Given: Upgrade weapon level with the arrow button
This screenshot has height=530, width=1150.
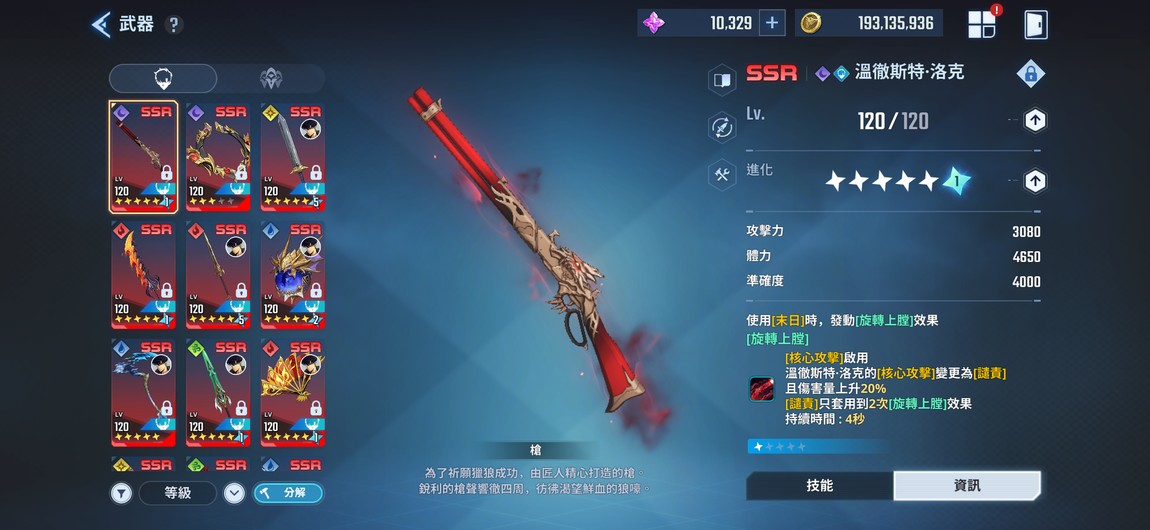Looking at the screenshot, I should pos(1035,121).
